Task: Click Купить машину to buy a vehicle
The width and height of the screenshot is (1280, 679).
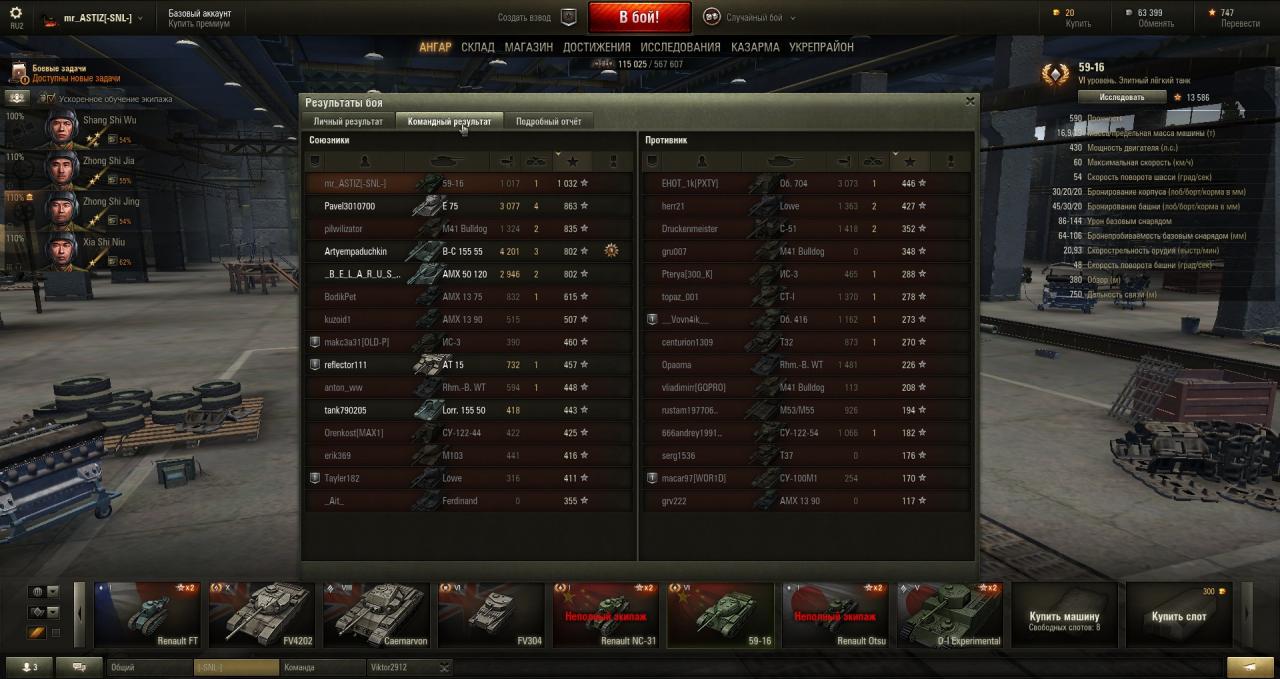Action: click(x=1064, y=616)
